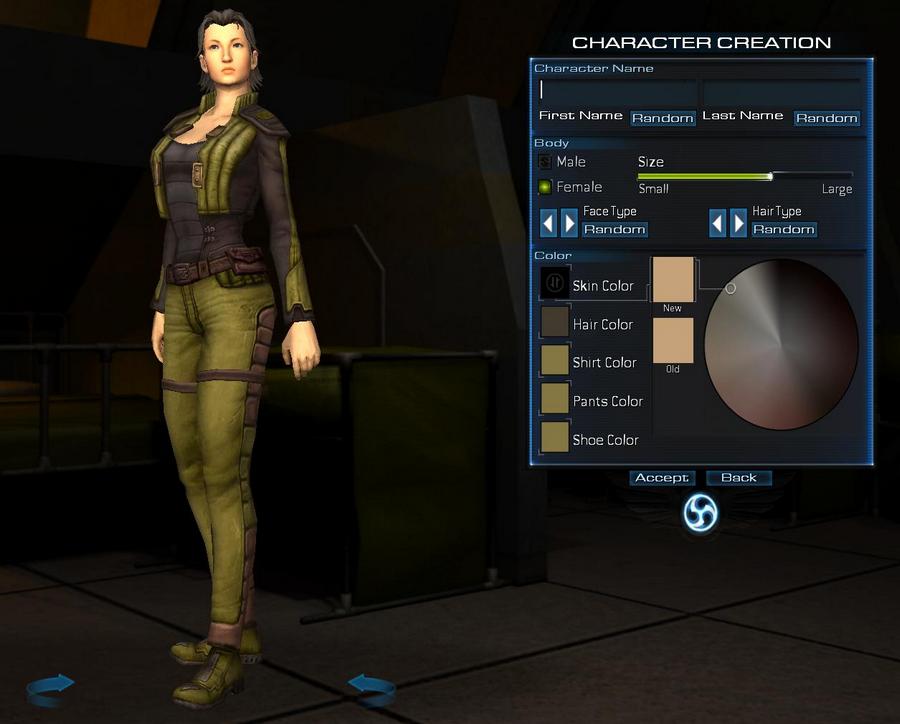Choose the next hair type
Image resolution: width=900 pixels, height=724 pixels.
tap(739, 222)
